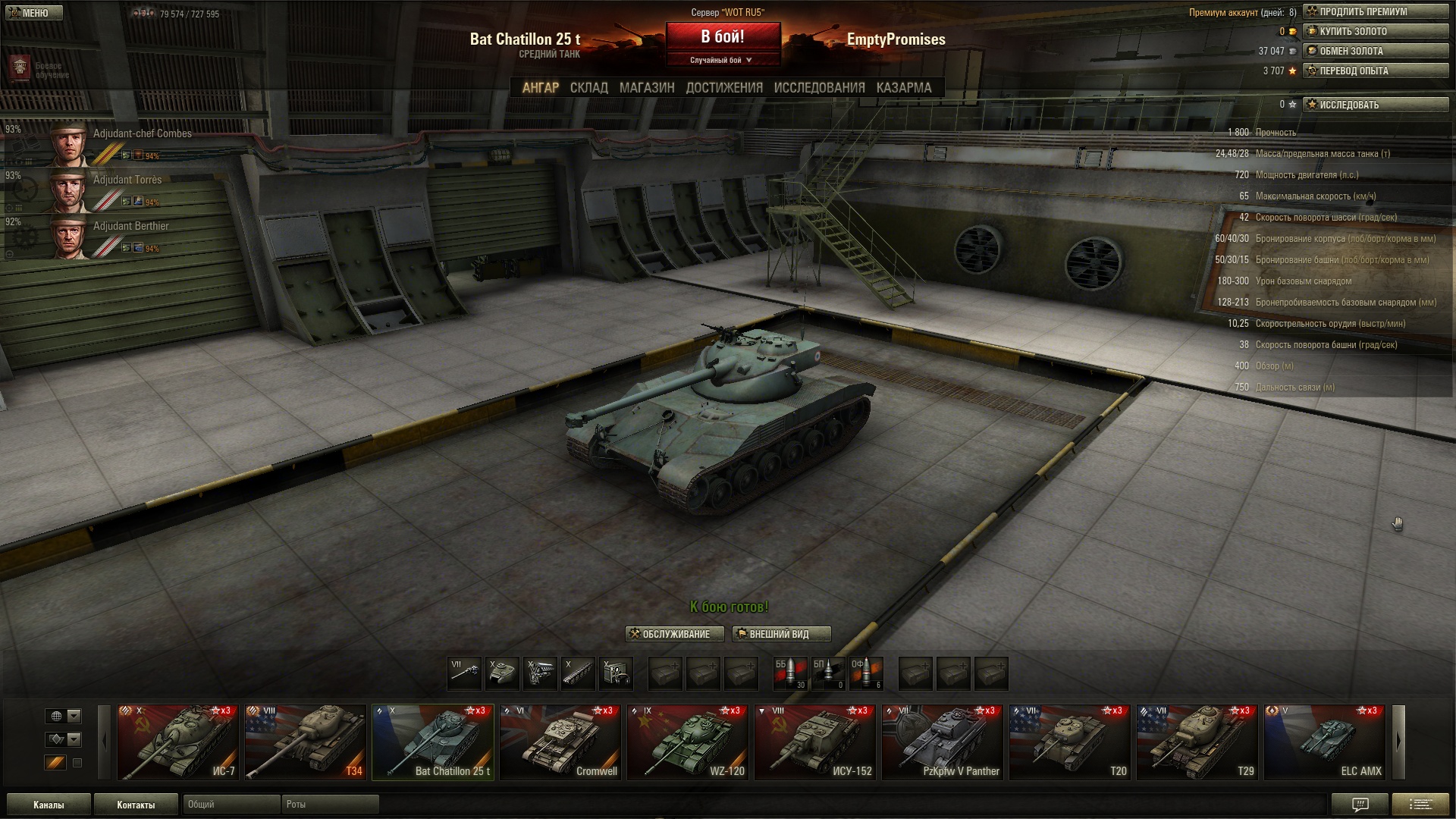Open the КАЗАРМА tab

click(x=903, y=88)
